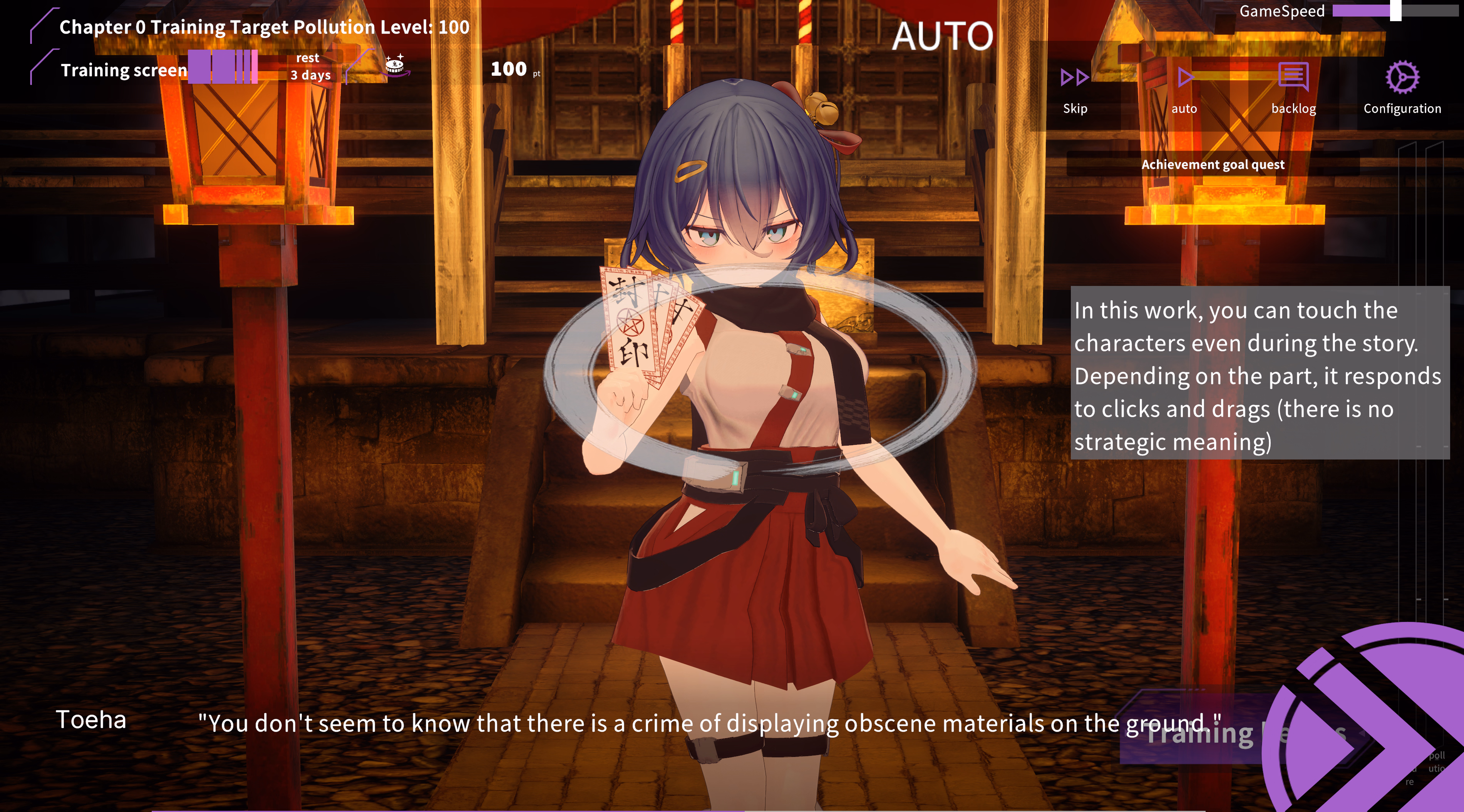Open the Configuration menu
The height and width of the screenshot is (812, 1464).
tap(1402, 87)
